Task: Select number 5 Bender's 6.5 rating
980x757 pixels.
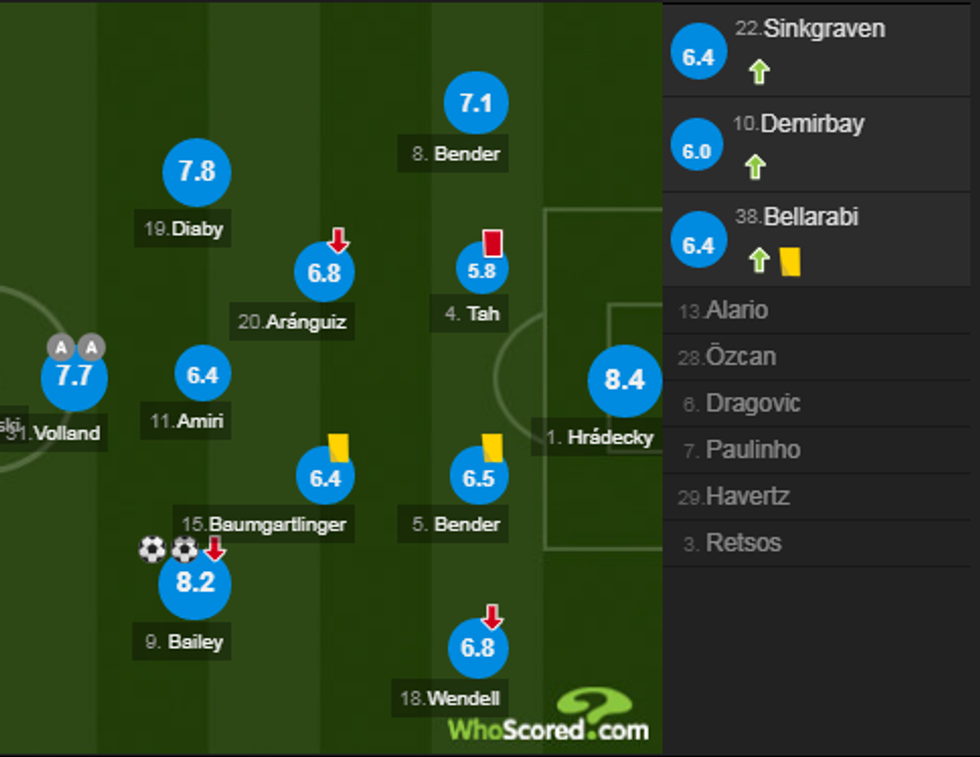Action: (x=479, y=478)
